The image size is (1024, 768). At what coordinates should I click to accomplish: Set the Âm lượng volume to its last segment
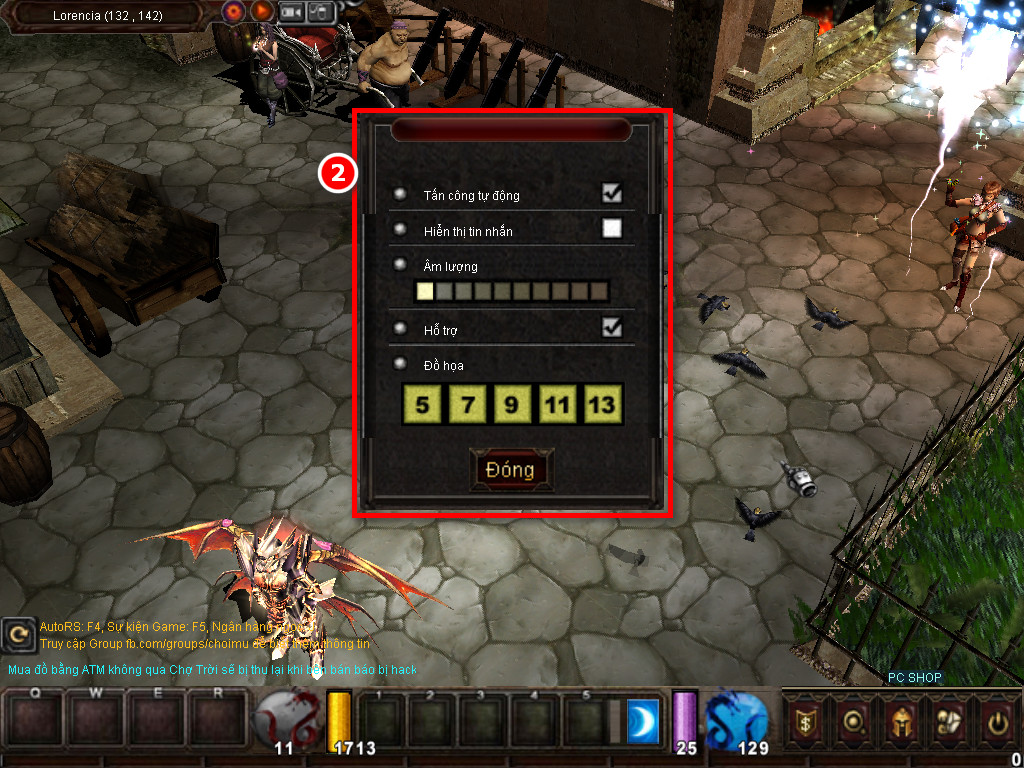pos(598,291)
